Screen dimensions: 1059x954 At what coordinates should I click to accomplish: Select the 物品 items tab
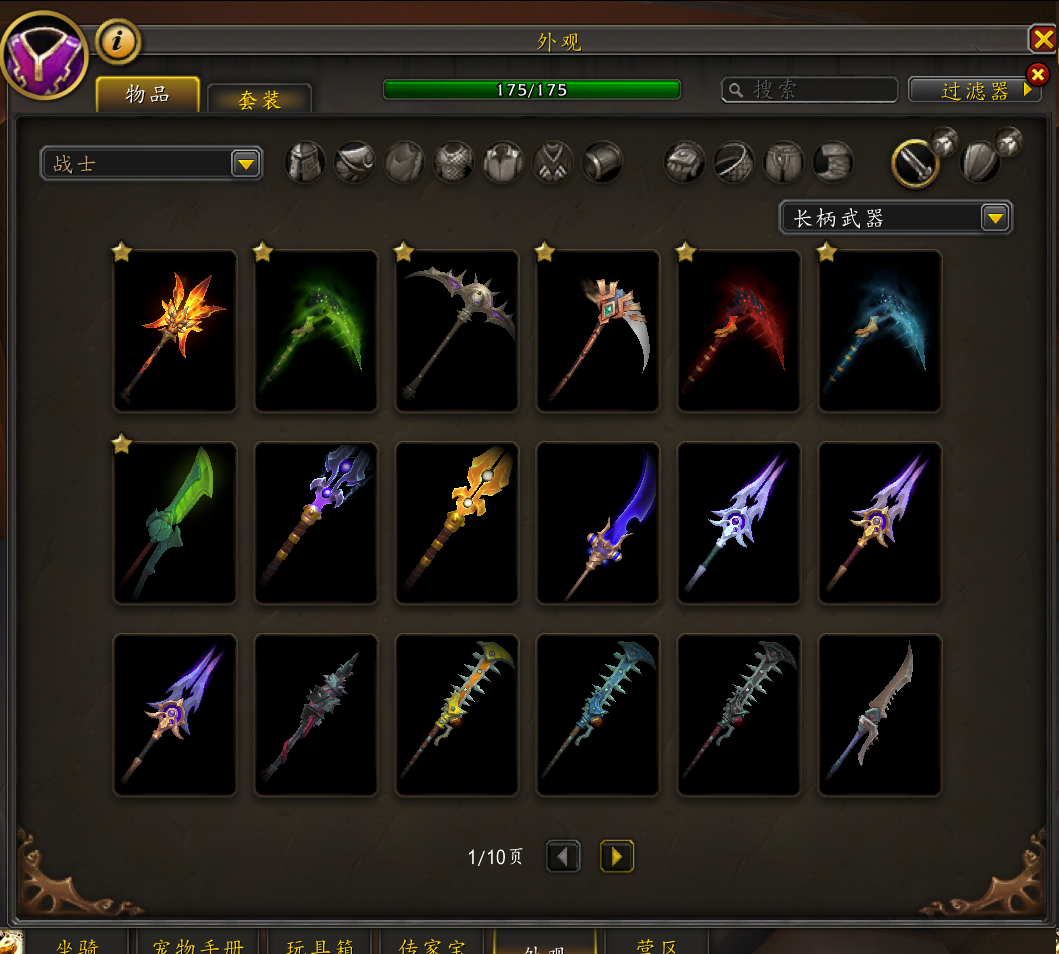(148, 95)
